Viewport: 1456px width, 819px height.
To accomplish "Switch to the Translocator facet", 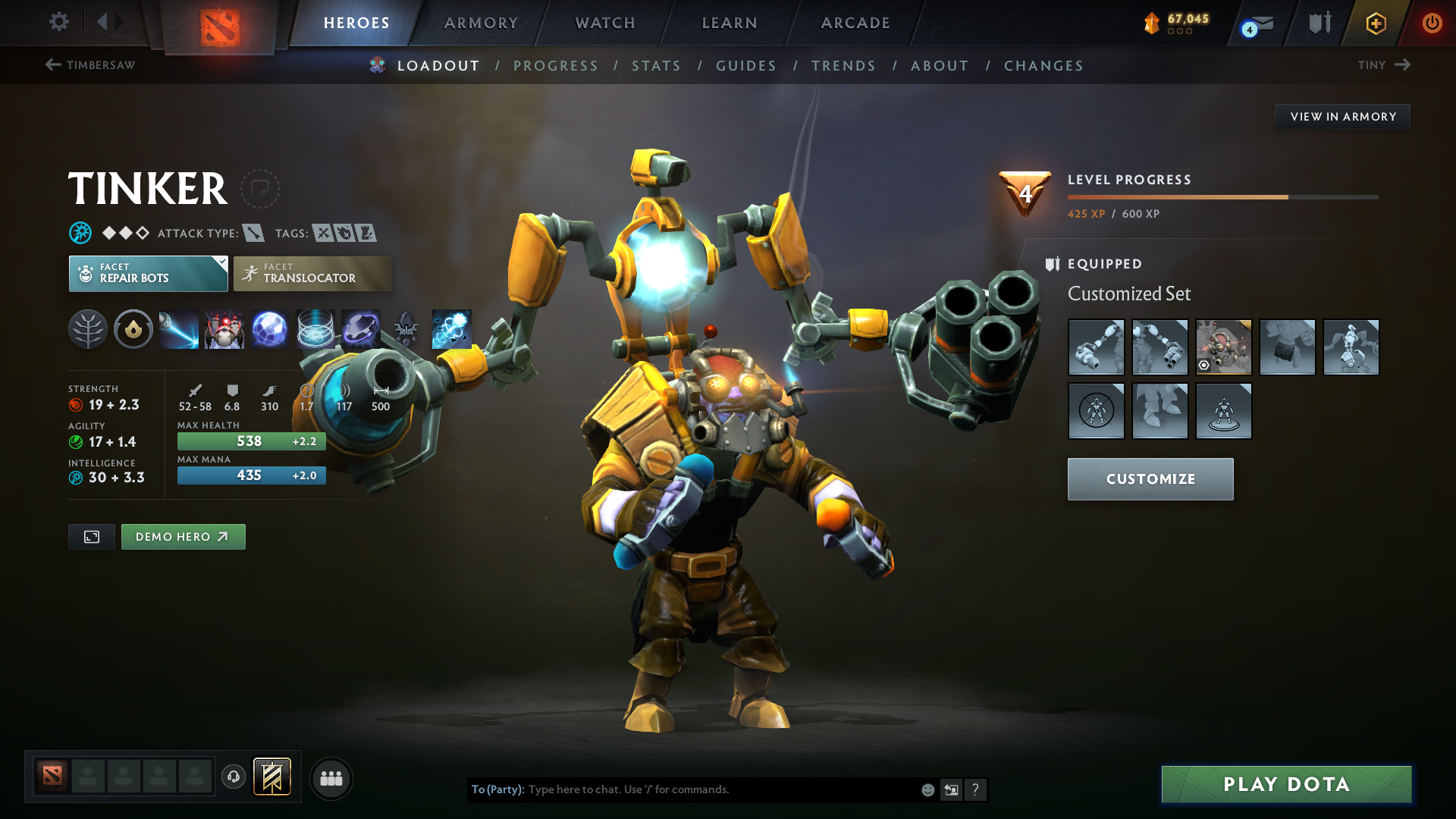I will [312, 273].
